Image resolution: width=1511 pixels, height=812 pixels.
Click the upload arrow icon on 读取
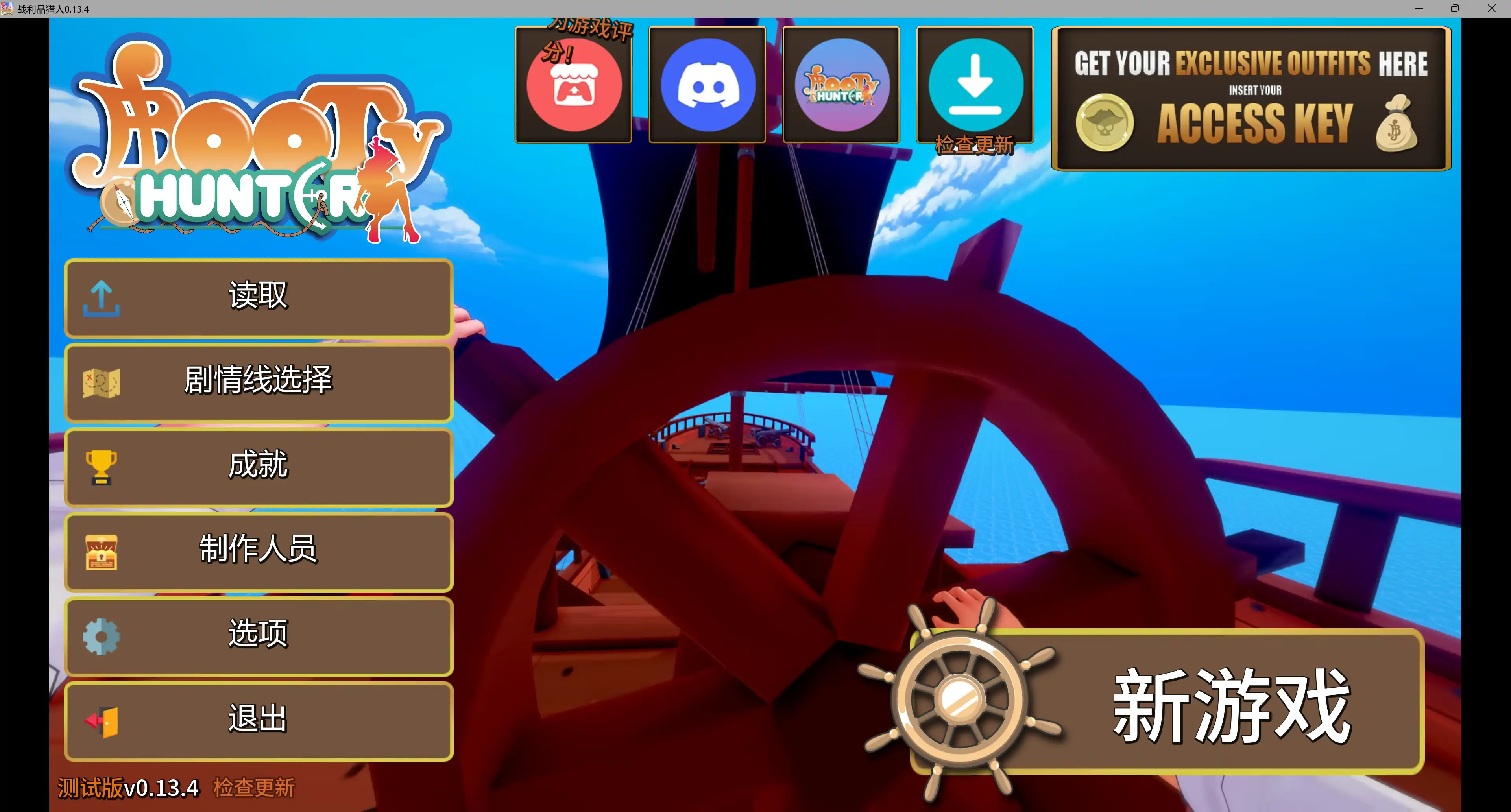[101, 298]
